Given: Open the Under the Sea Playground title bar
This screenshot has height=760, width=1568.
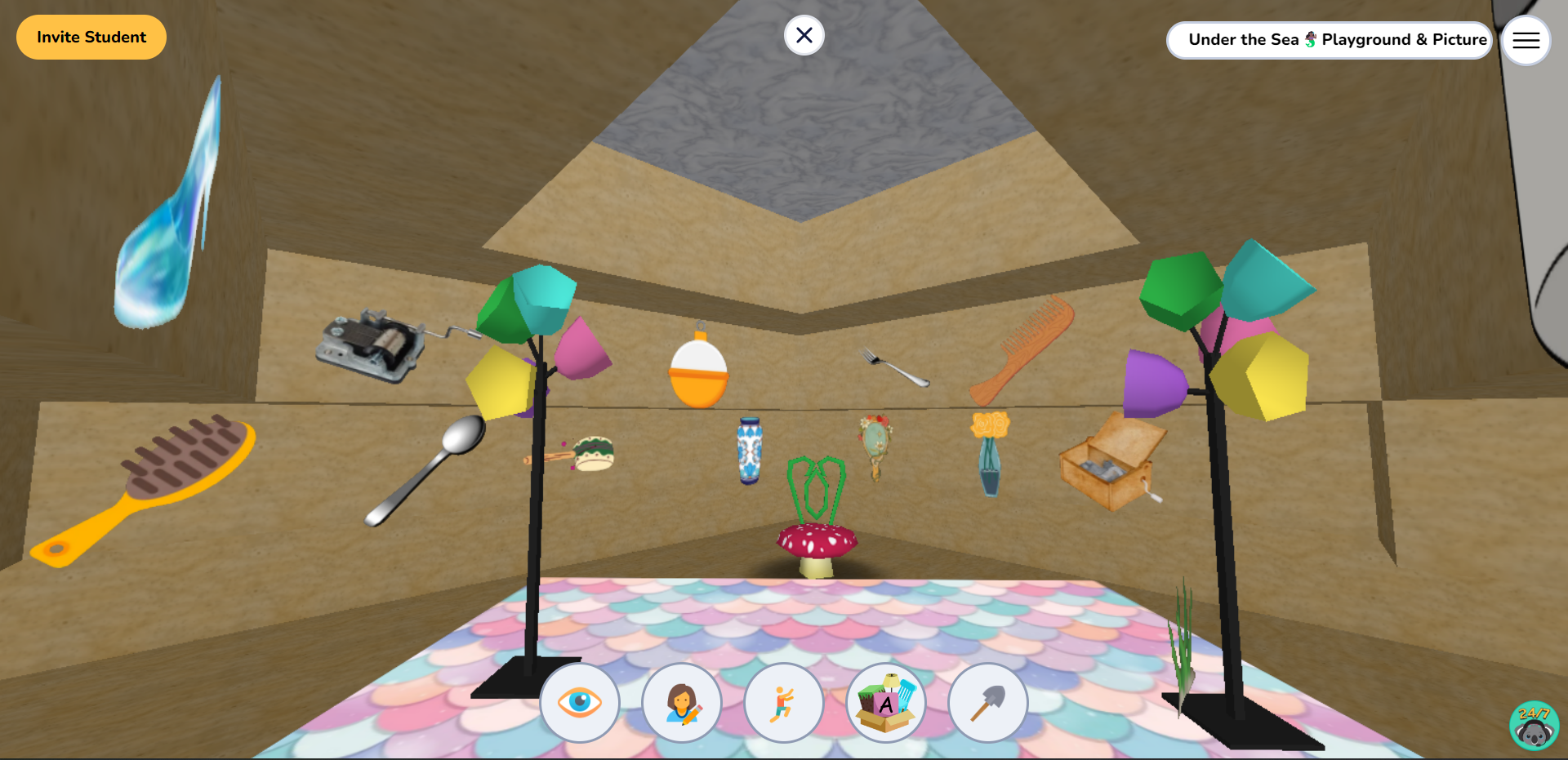Looking at the screenshot, I should (x=1329, y=39).
